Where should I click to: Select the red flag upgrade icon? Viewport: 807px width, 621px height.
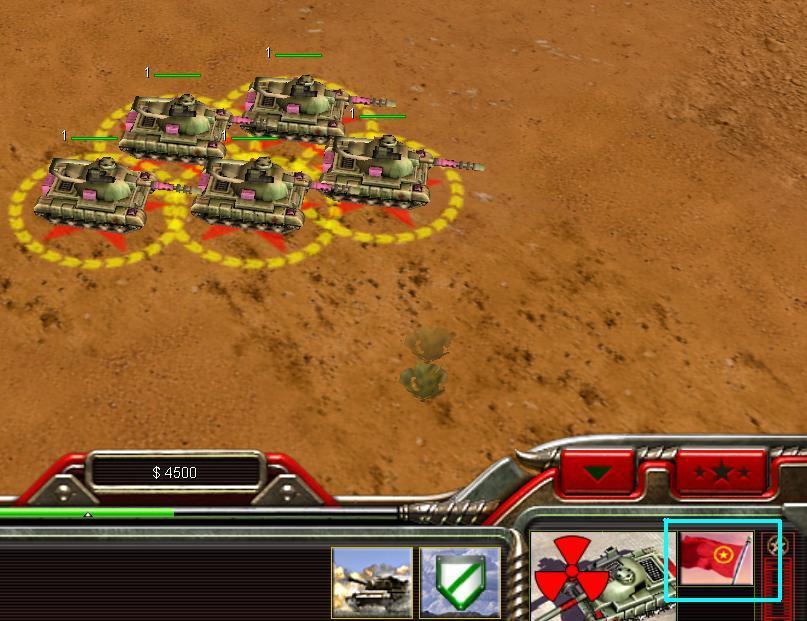pyautogui.click(x=716, y=559)
